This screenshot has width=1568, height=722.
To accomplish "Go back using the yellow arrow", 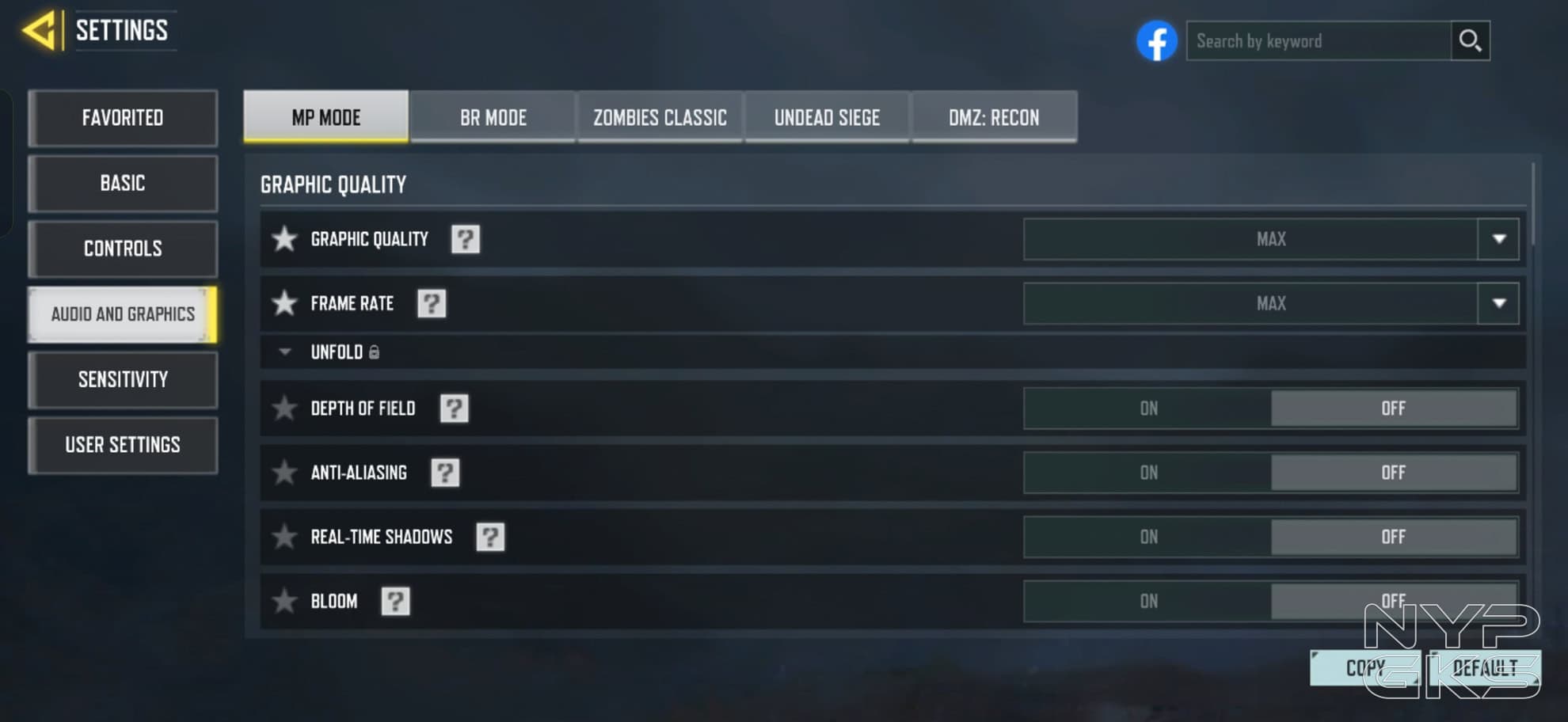I will (x=40, y=31).
